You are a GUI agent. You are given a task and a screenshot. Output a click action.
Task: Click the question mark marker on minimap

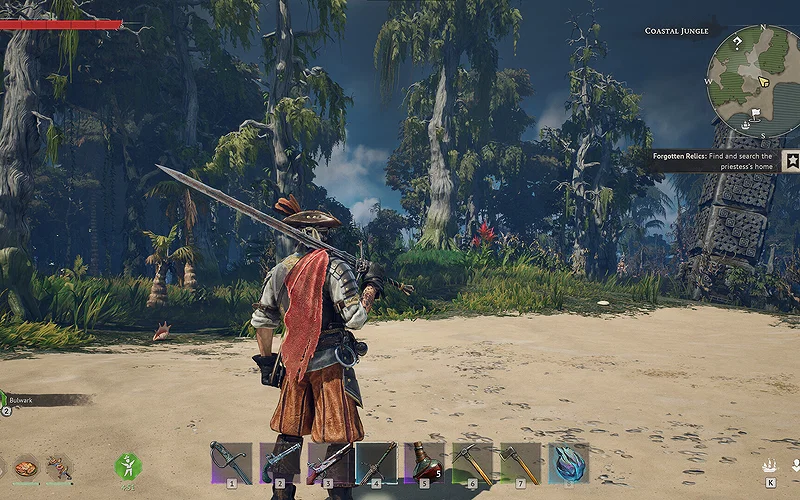pos(737,42)
